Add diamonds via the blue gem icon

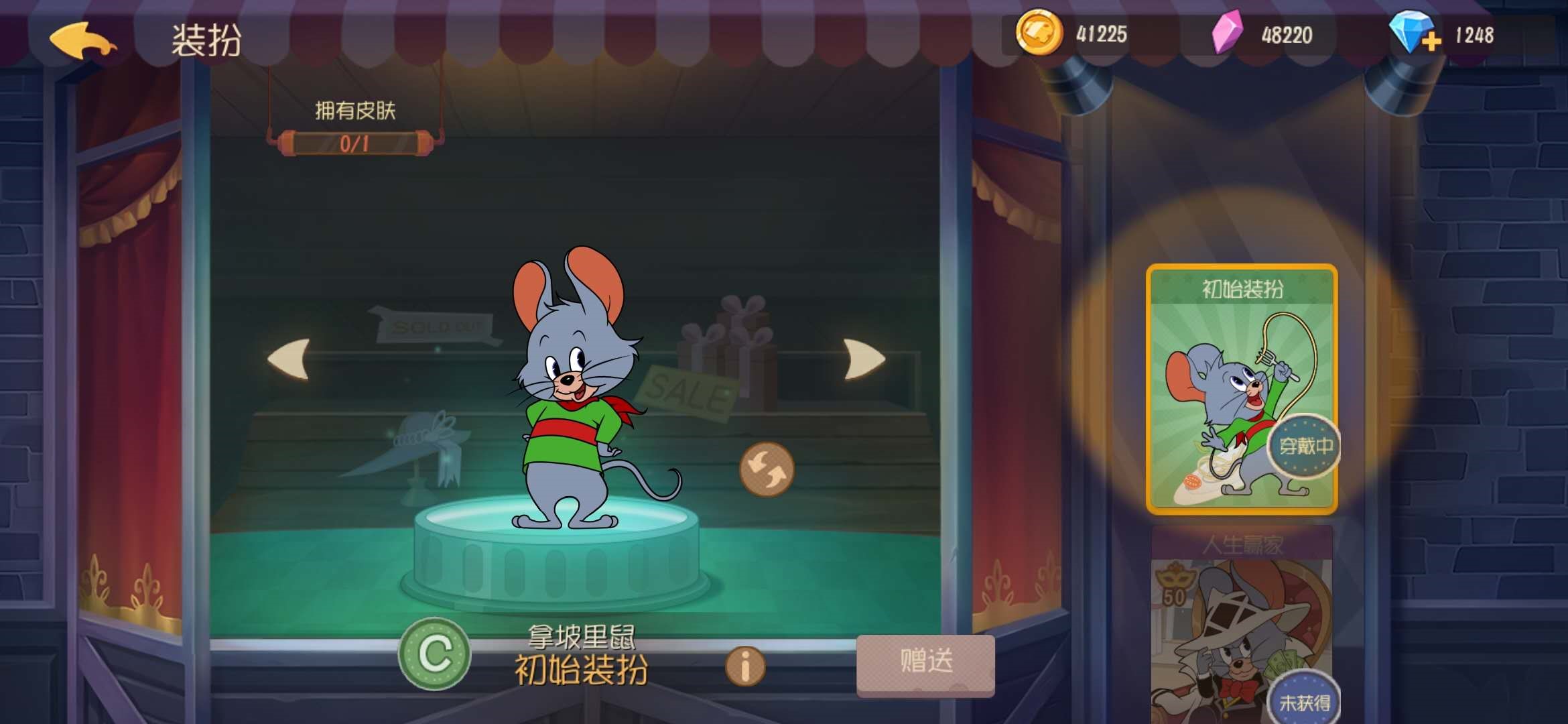pyautogui.click(x=1413, y=34)
